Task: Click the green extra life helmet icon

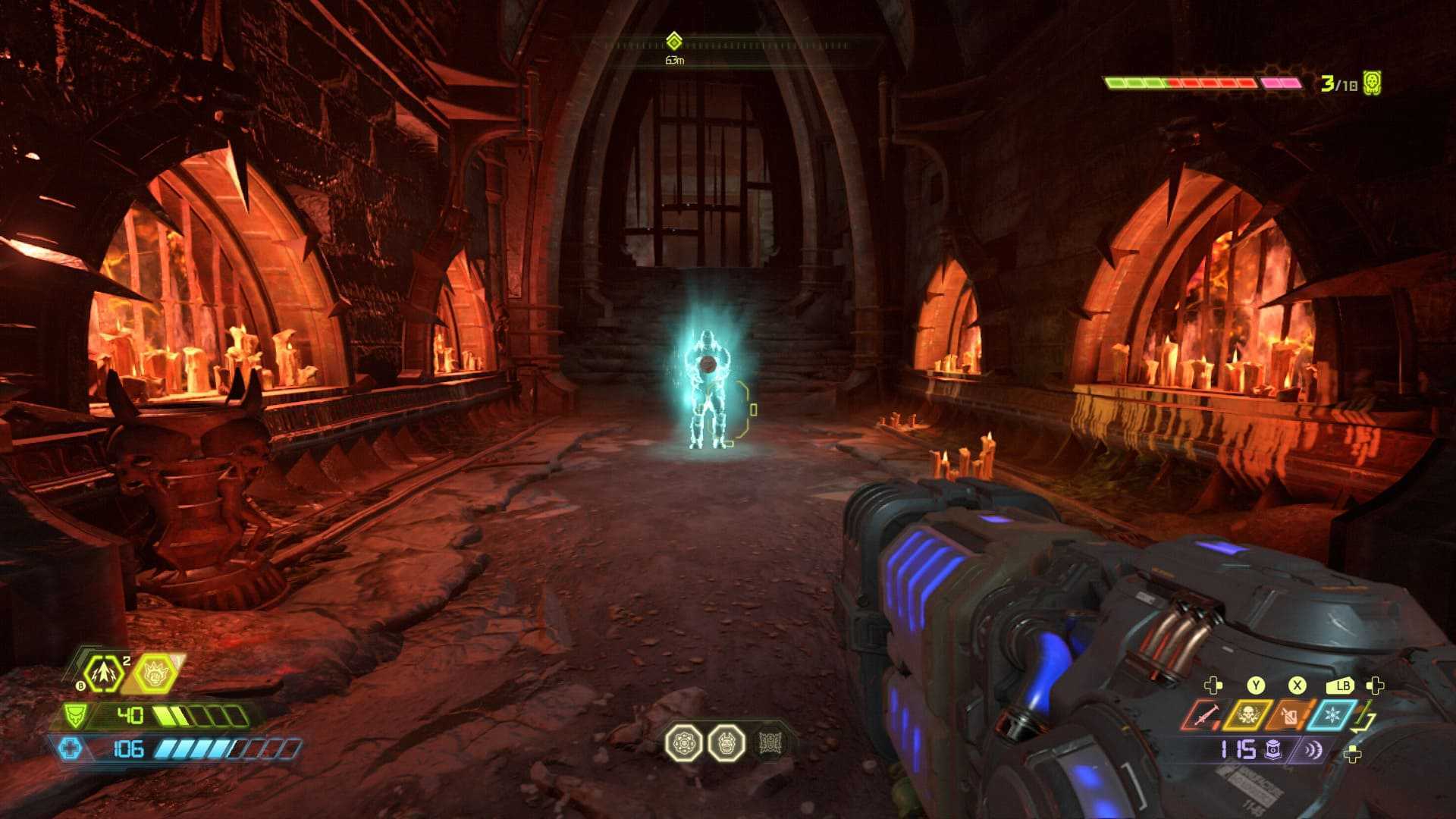Action: (x=1372, y=83)
